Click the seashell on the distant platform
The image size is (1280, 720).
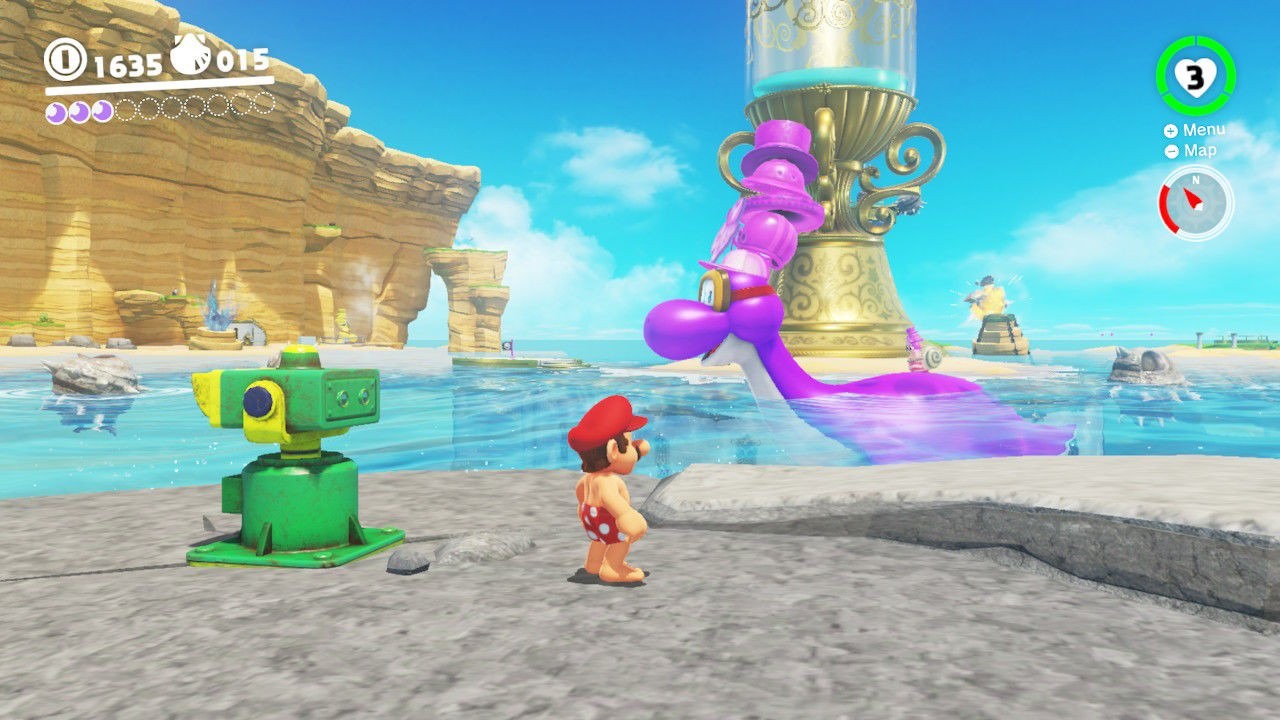tap(930, 358)
